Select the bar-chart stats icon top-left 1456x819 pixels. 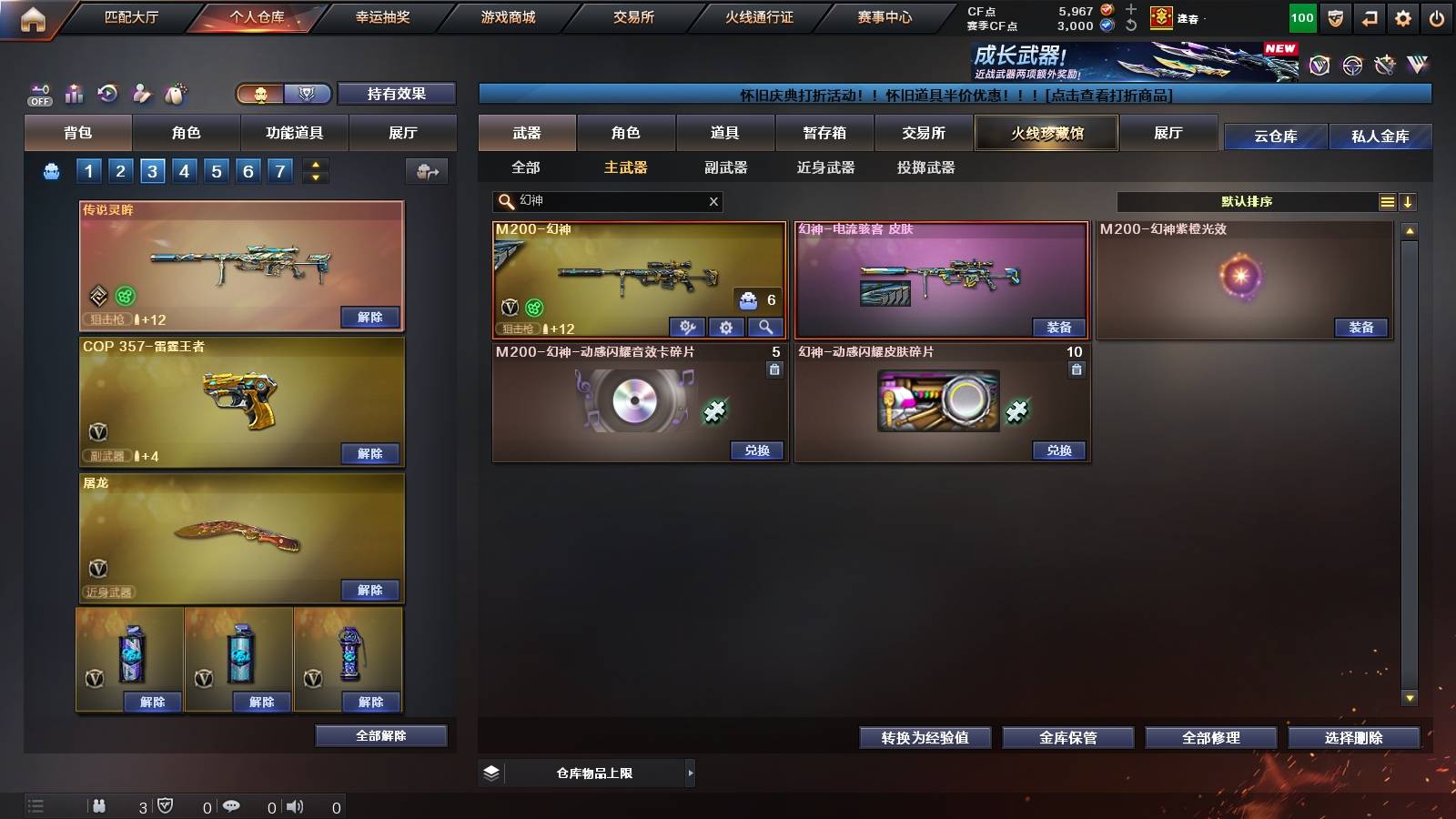tap(74, 94)
